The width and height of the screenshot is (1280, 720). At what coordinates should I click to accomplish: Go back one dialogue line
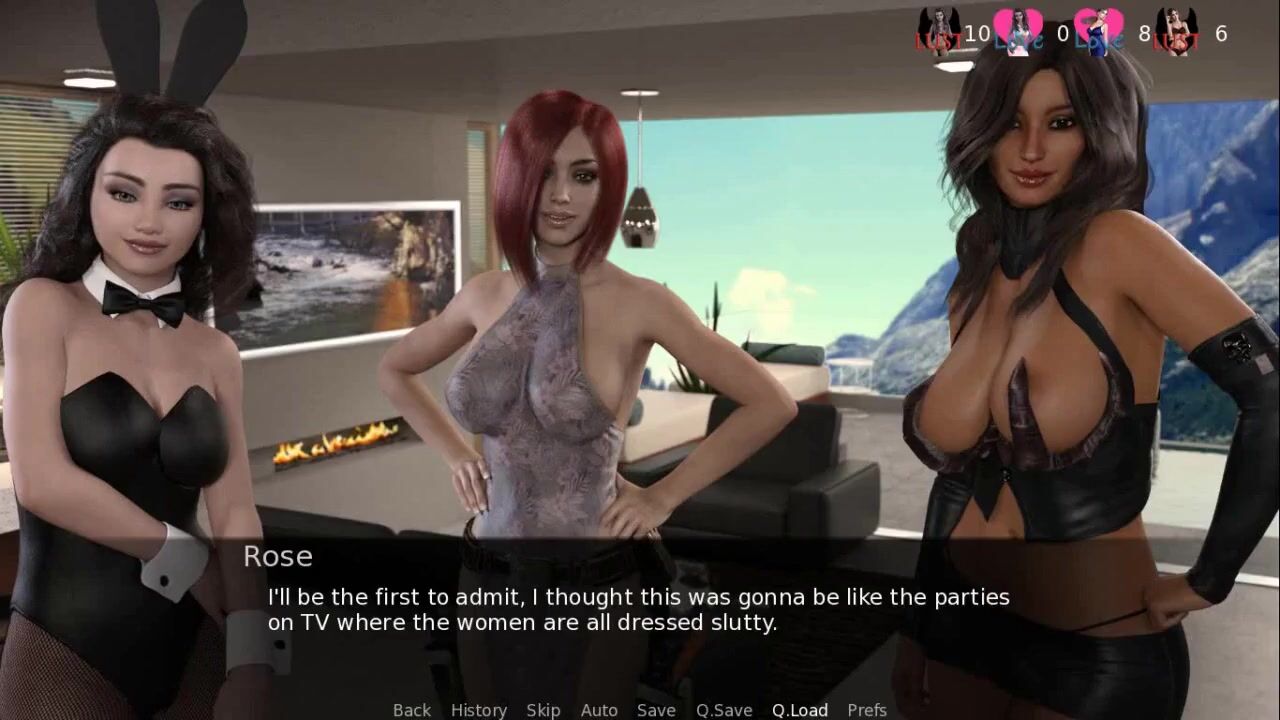pos(411,710)
